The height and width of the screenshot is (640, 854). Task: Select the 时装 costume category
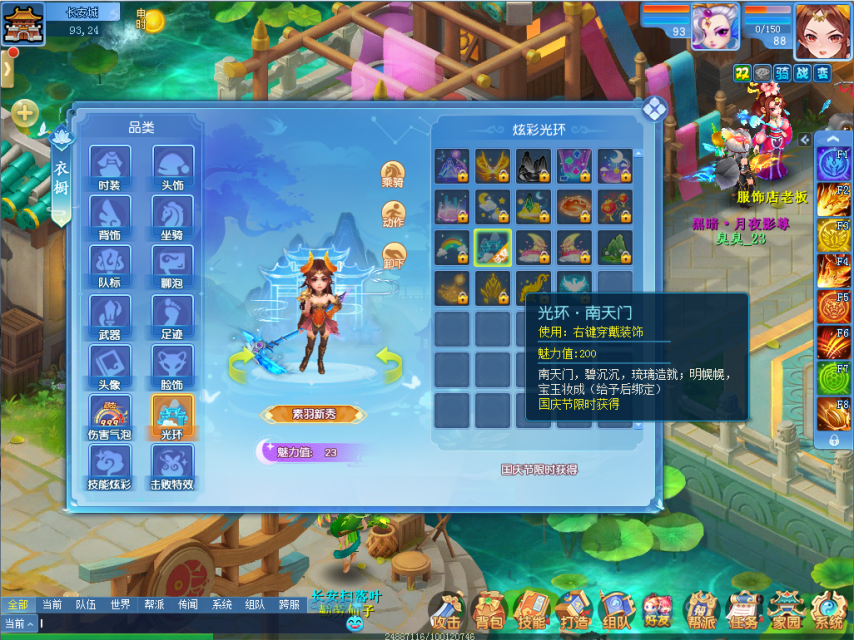click(109, 167)
